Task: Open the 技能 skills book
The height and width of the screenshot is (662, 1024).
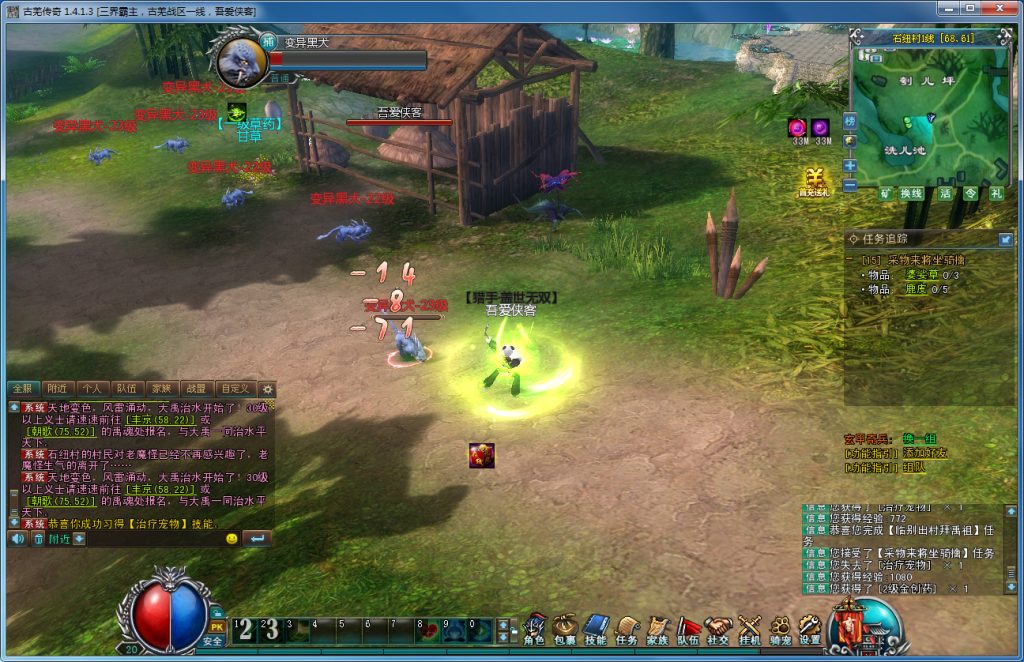Action: point(595,628)
